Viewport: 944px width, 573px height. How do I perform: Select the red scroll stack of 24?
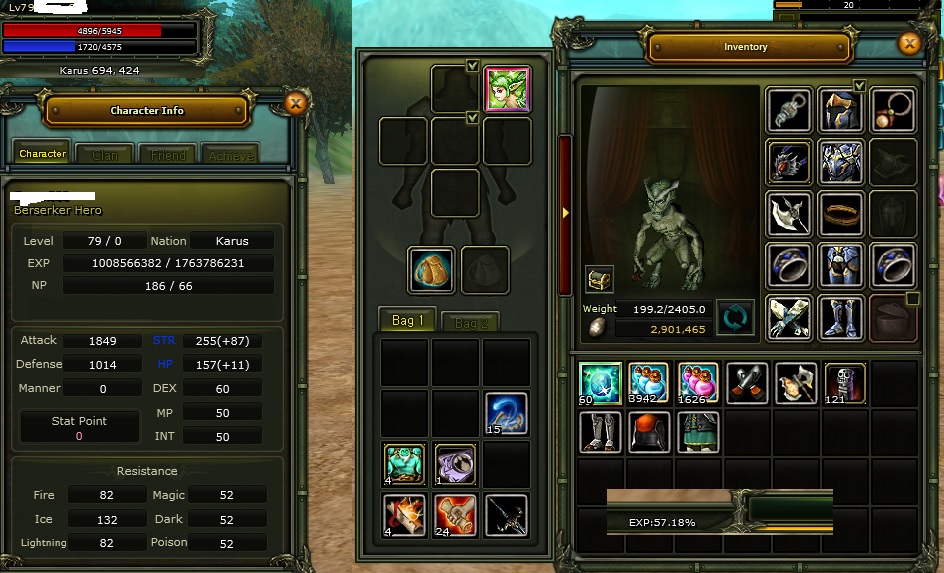(x=456, y=515)
